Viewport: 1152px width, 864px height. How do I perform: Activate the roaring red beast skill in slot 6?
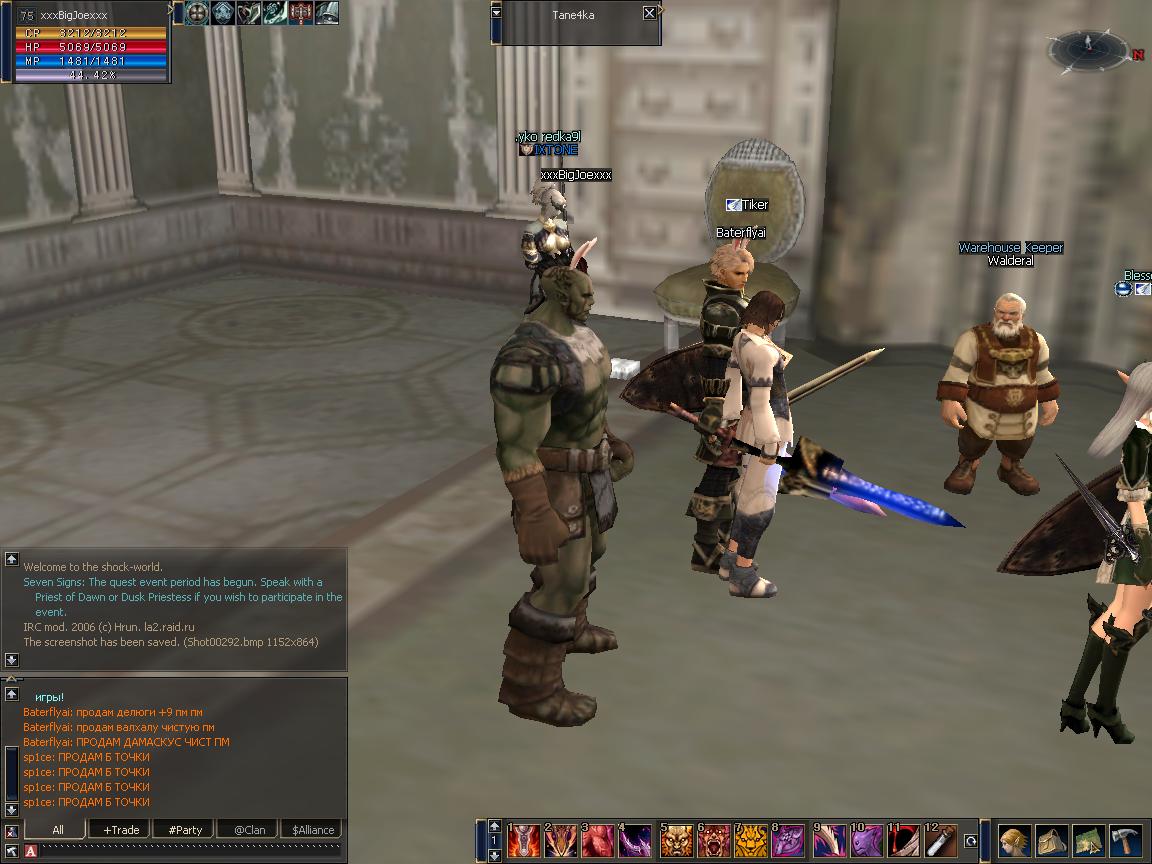[714, 841]
